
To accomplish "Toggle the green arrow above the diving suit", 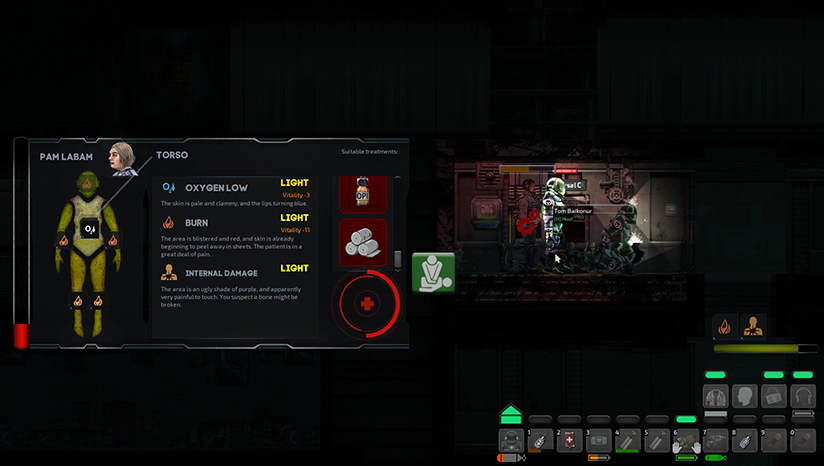I will tap(511, 414).
